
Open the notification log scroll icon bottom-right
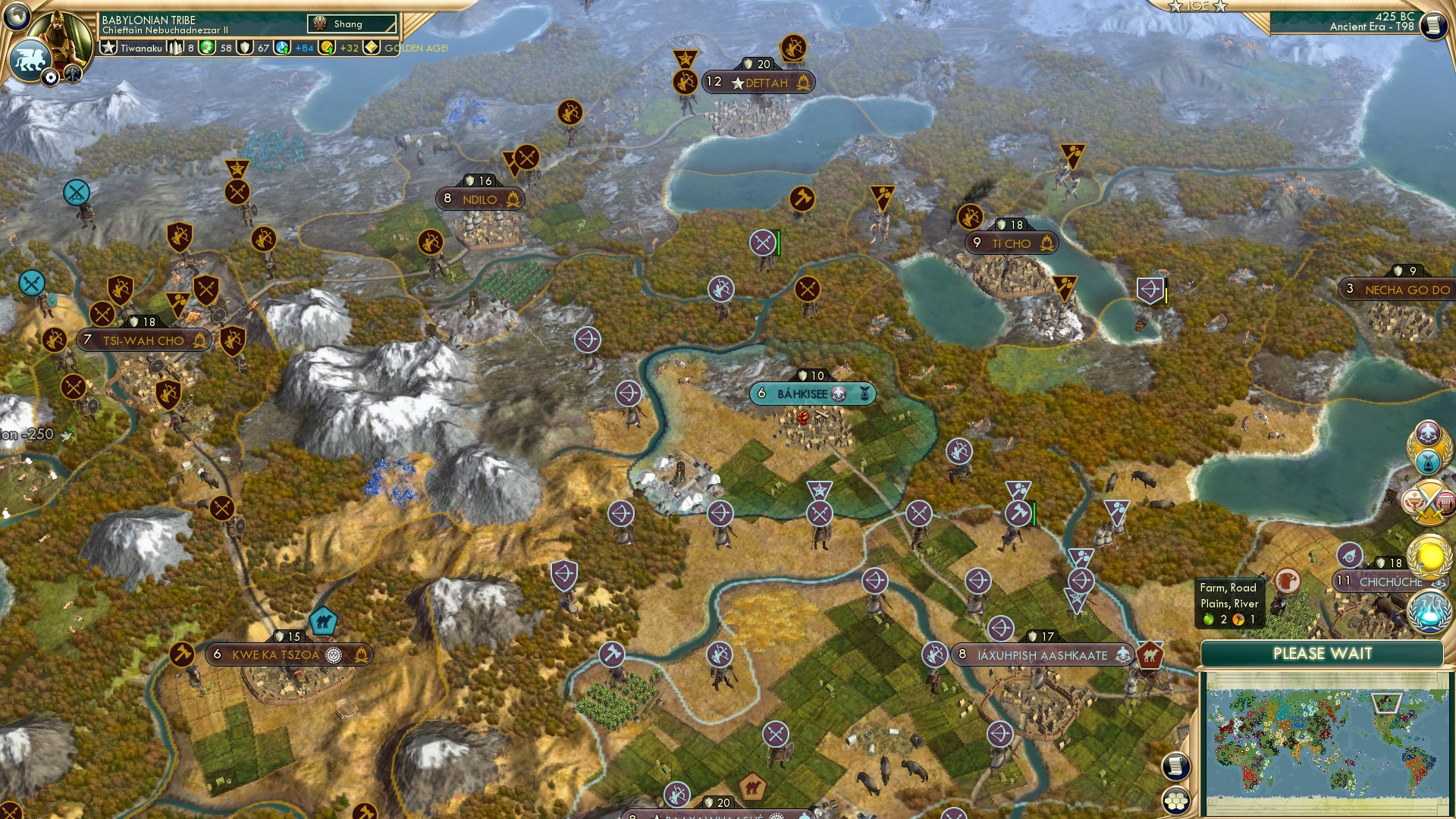pos(1175,767)
